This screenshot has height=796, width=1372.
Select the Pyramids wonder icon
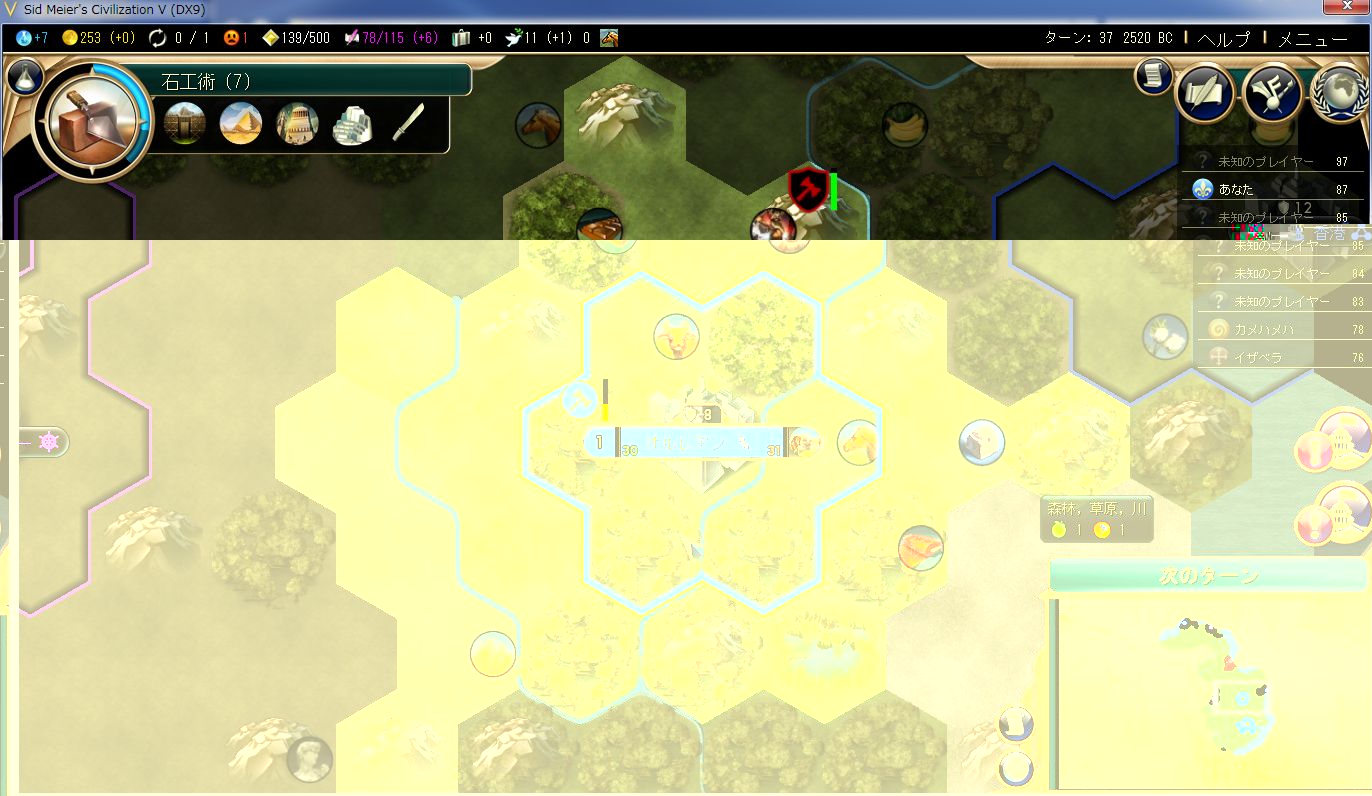tap(241, 124)
